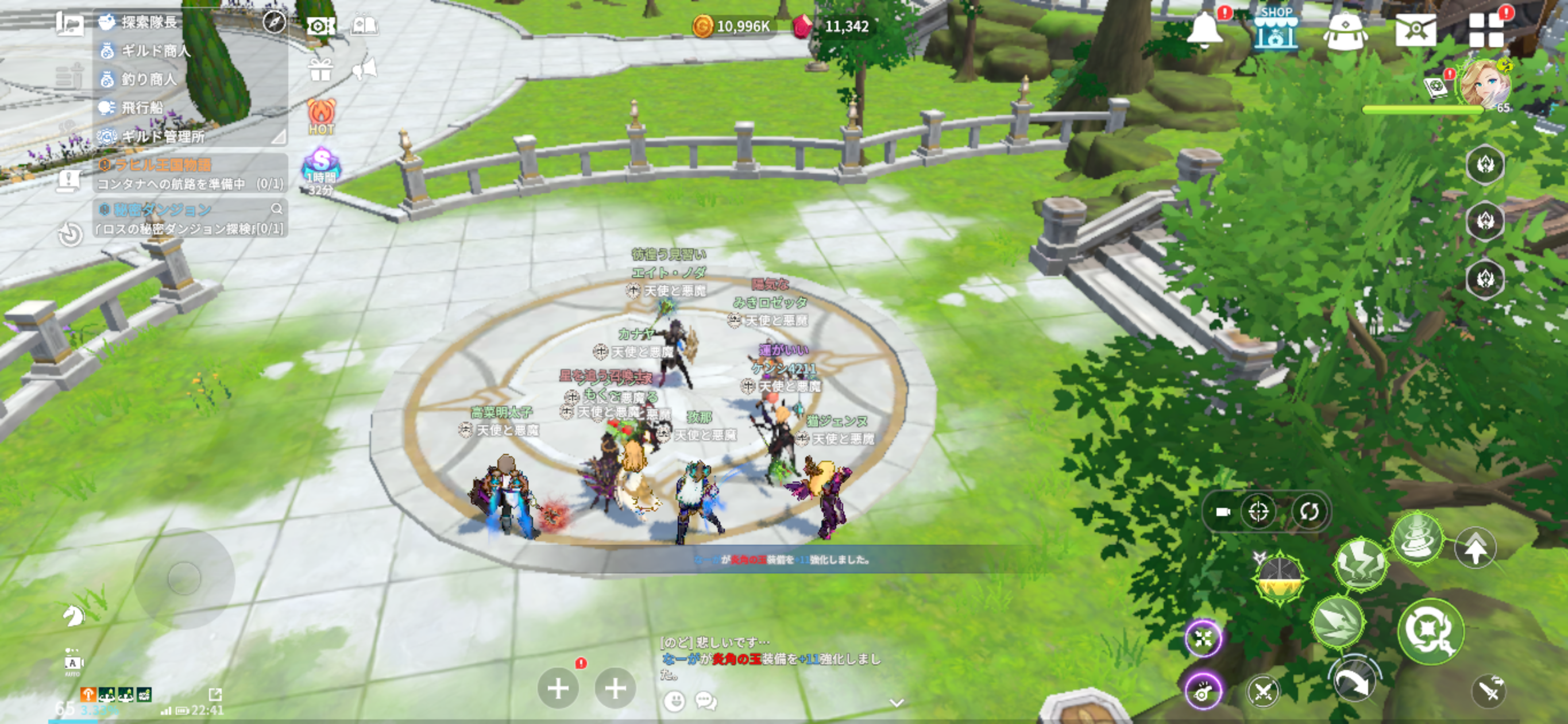1568x724 pixels.
Task: Select ギルド商人 in the NPC list
Action: pos(155,51)
